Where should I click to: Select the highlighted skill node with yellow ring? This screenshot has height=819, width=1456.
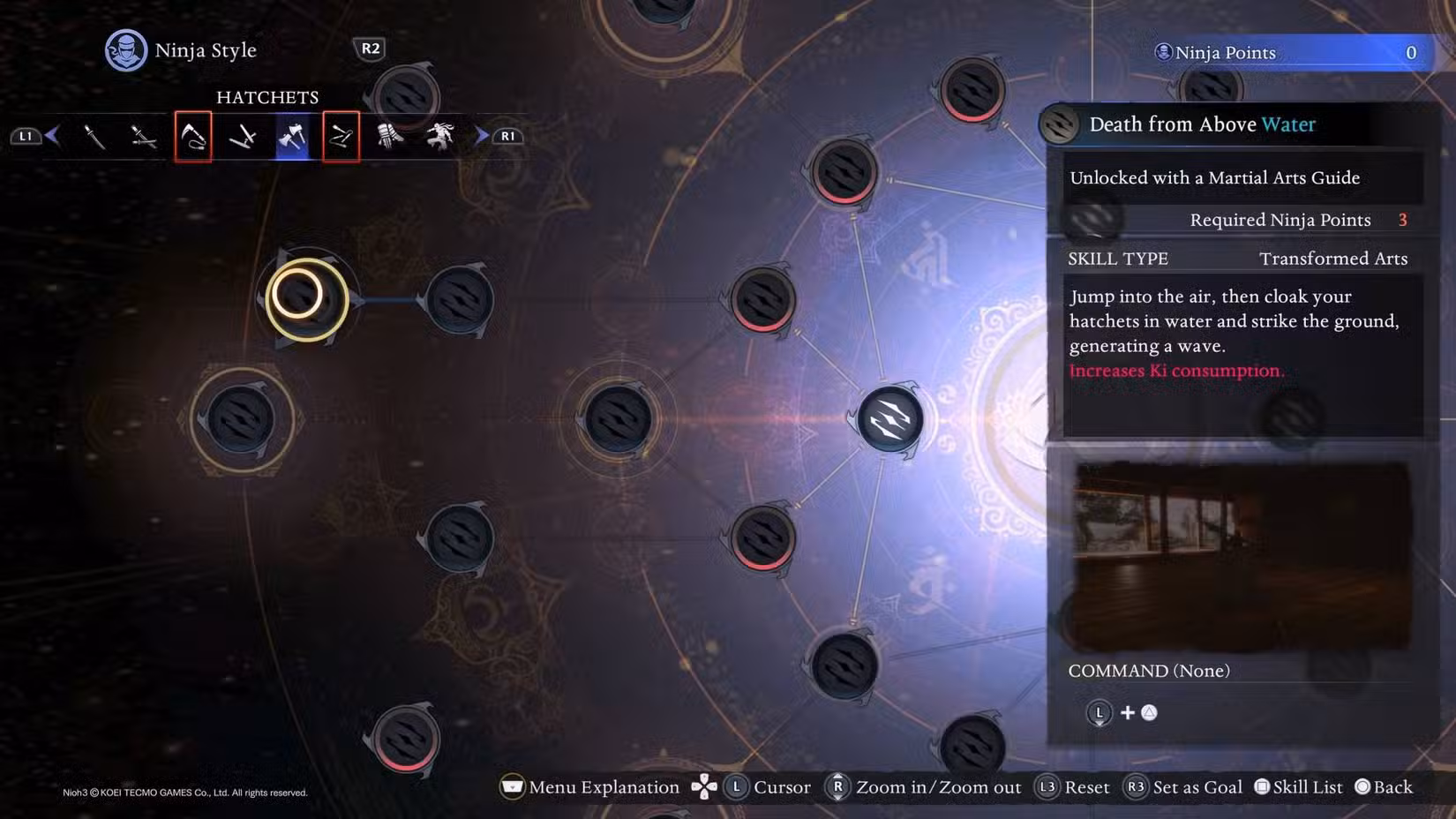[x=306, y=299]
